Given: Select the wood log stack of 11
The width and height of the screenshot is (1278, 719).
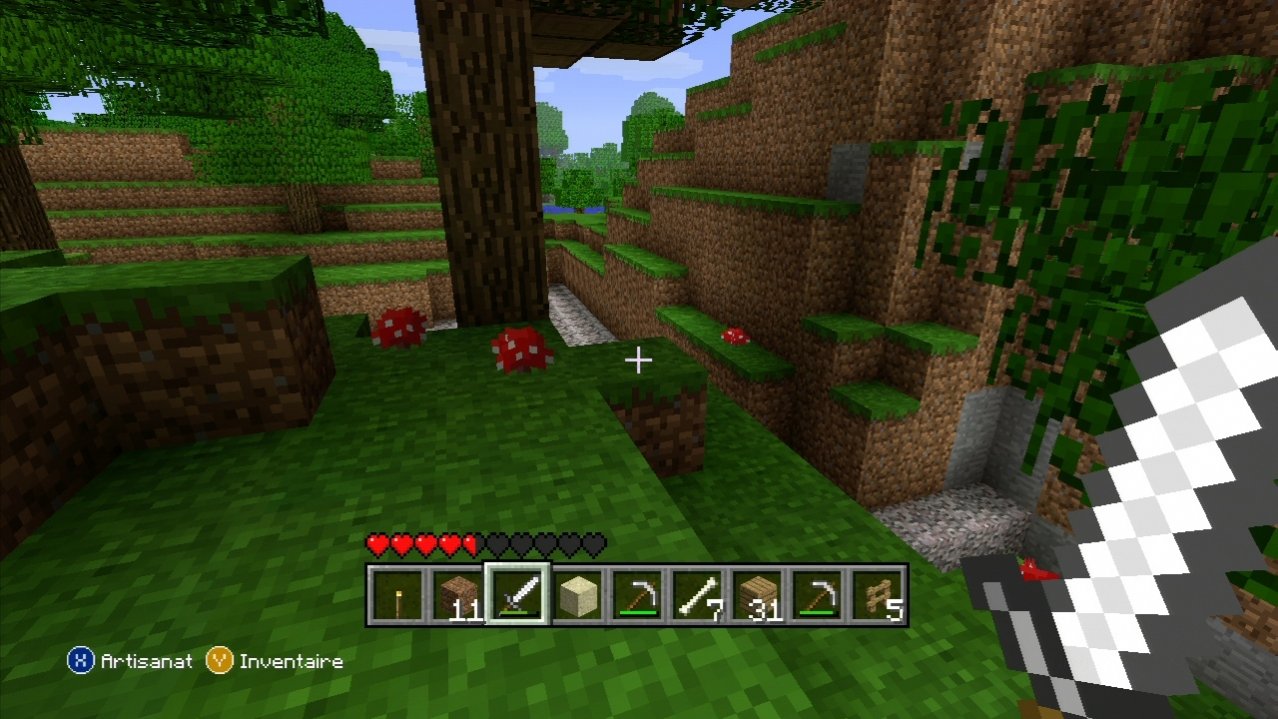Looking at the screenshot, I should click(x=457, y=596).
